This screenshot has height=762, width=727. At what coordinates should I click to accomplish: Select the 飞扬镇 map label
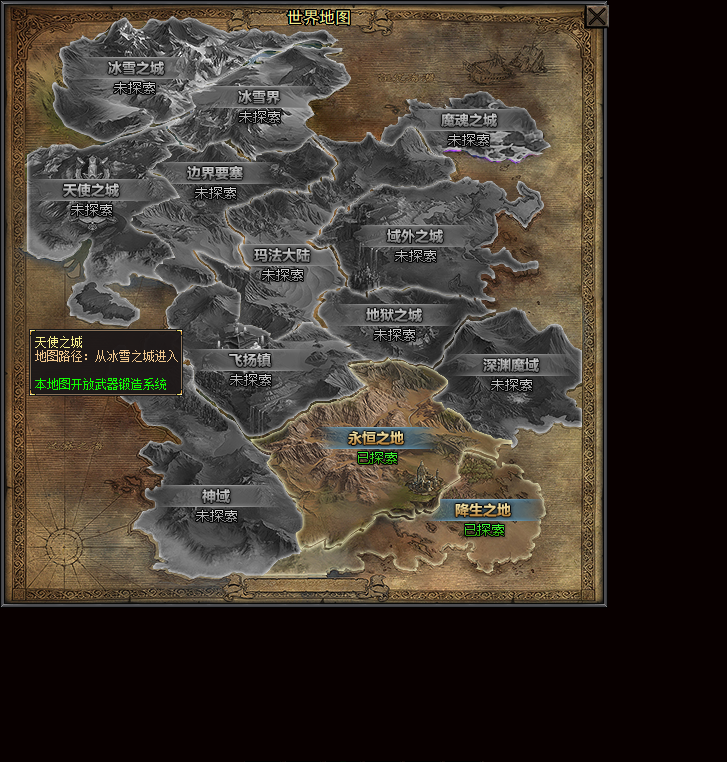[250, 360]
